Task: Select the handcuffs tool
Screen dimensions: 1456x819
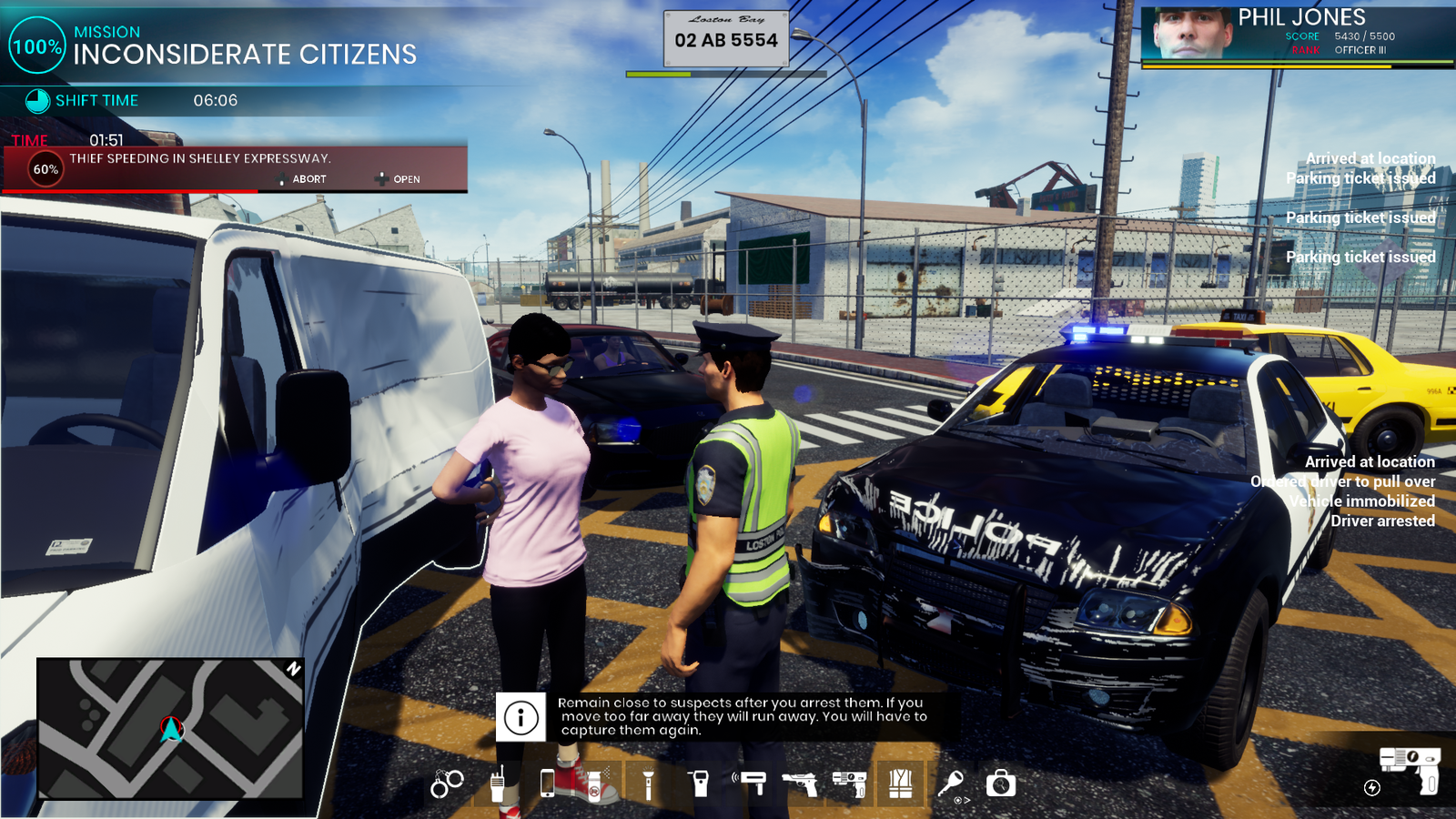Action: (x=447, y=784)
